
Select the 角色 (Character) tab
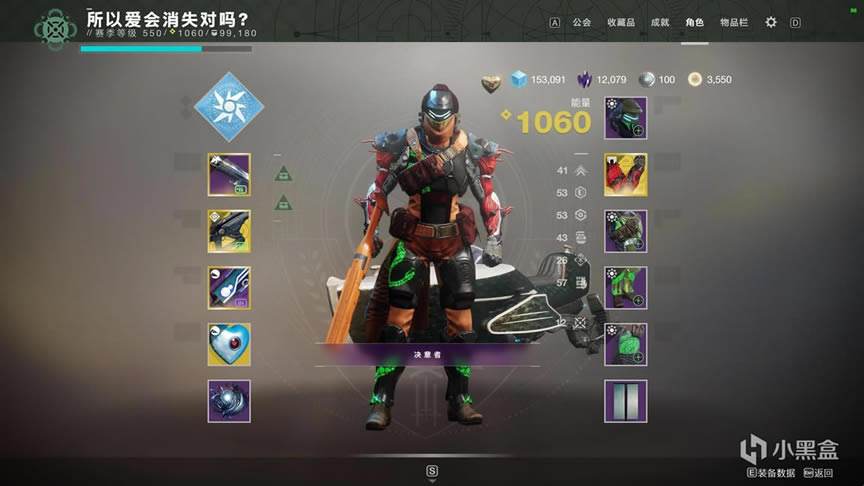click(695, 22)
